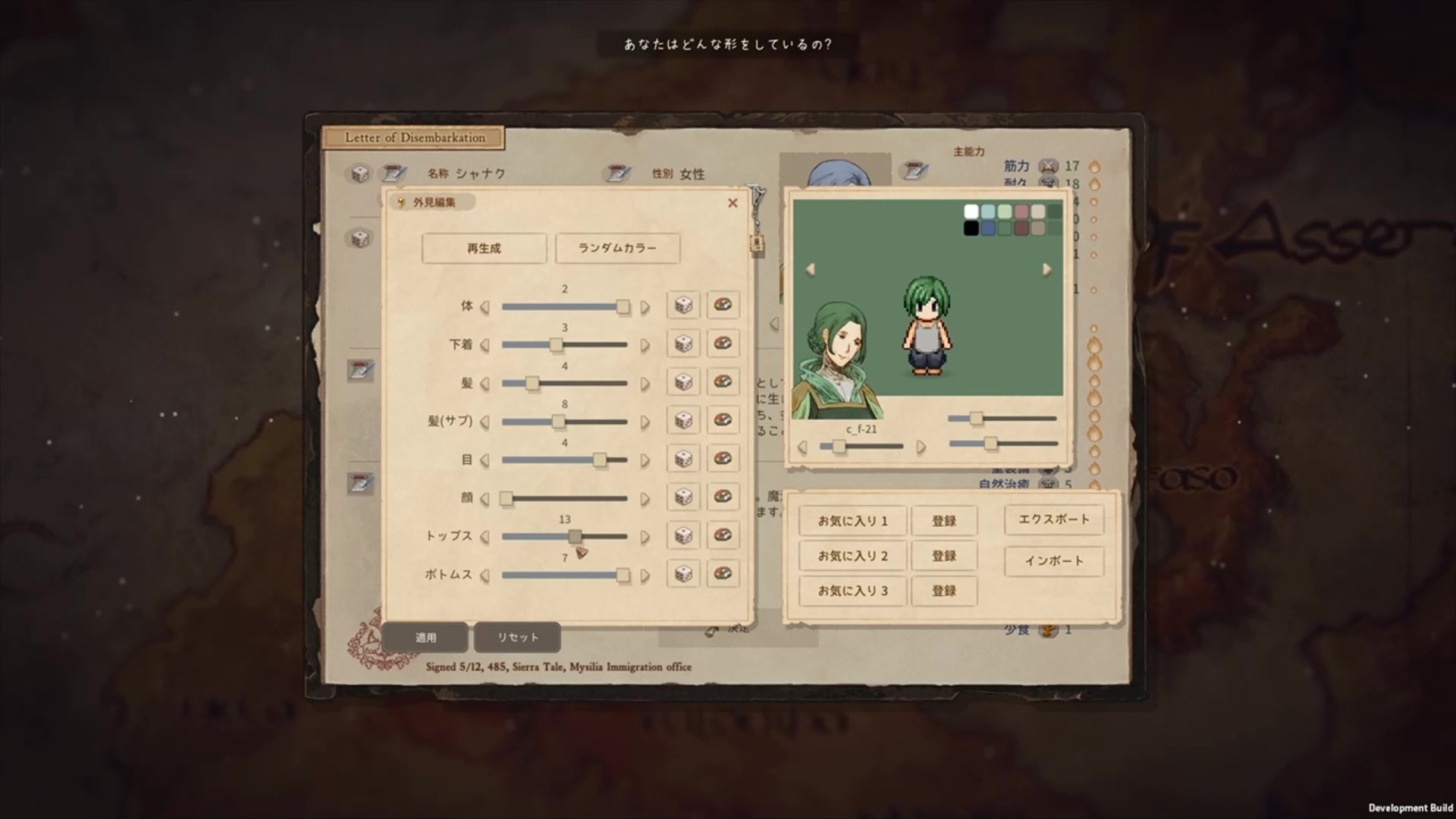Randomize ボトムス using its dice icon
Screen dimensions: 1456x819
682,574
